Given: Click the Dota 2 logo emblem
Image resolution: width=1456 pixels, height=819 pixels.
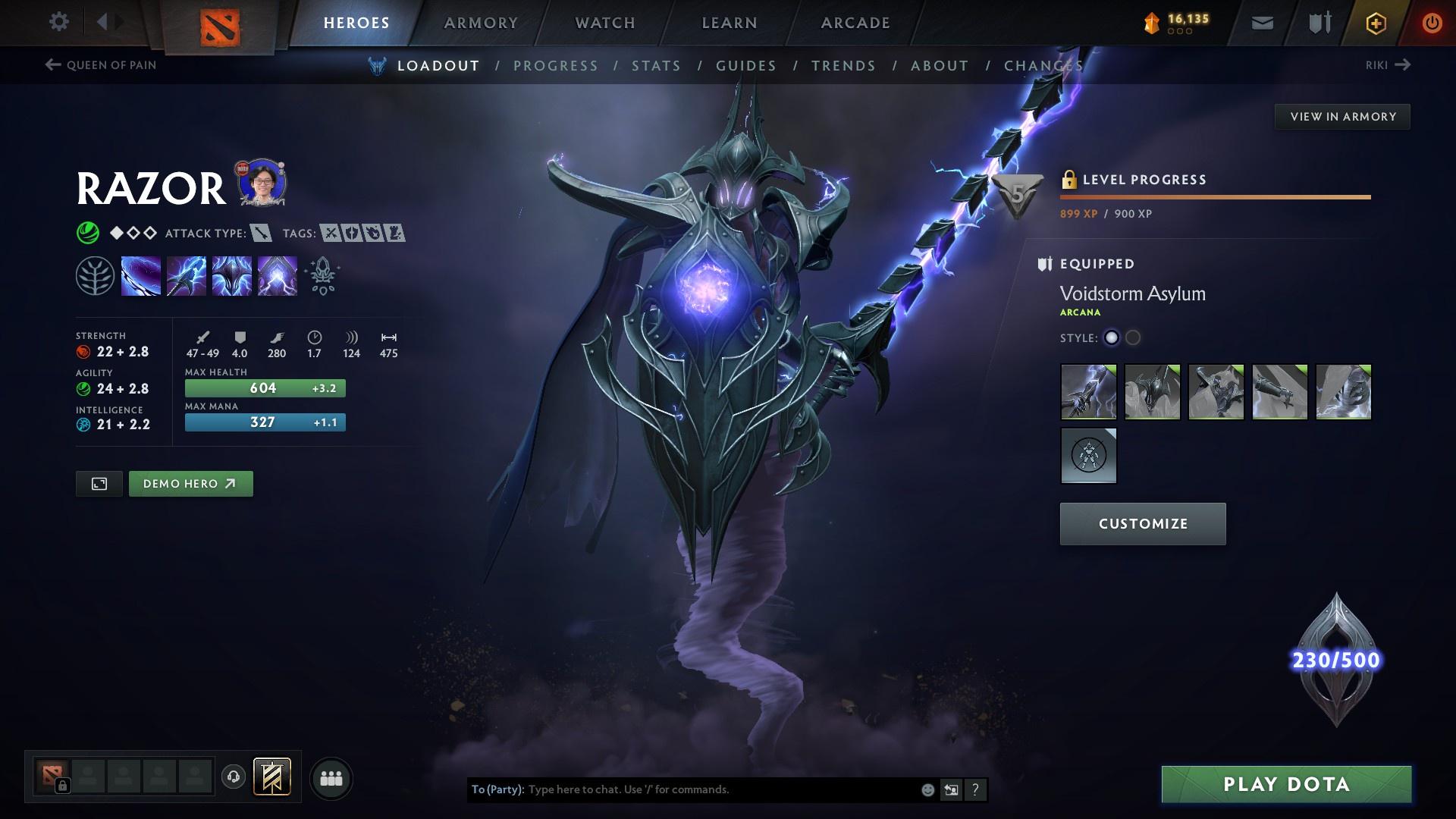Looking at the screenshot, I should (220, 22).
